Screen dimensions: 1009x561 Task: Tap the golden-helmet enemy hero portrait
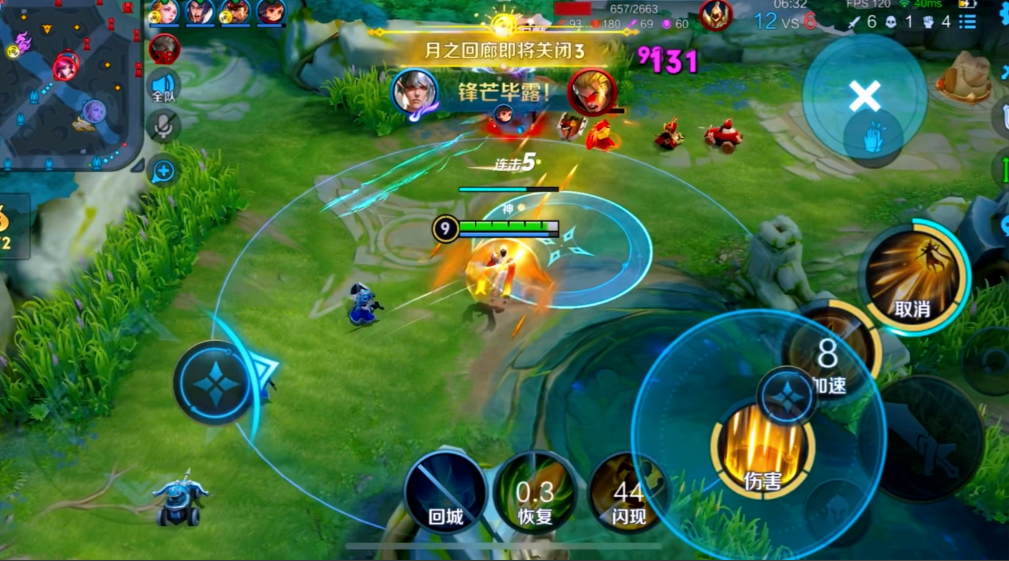click(x=714, y=15)
